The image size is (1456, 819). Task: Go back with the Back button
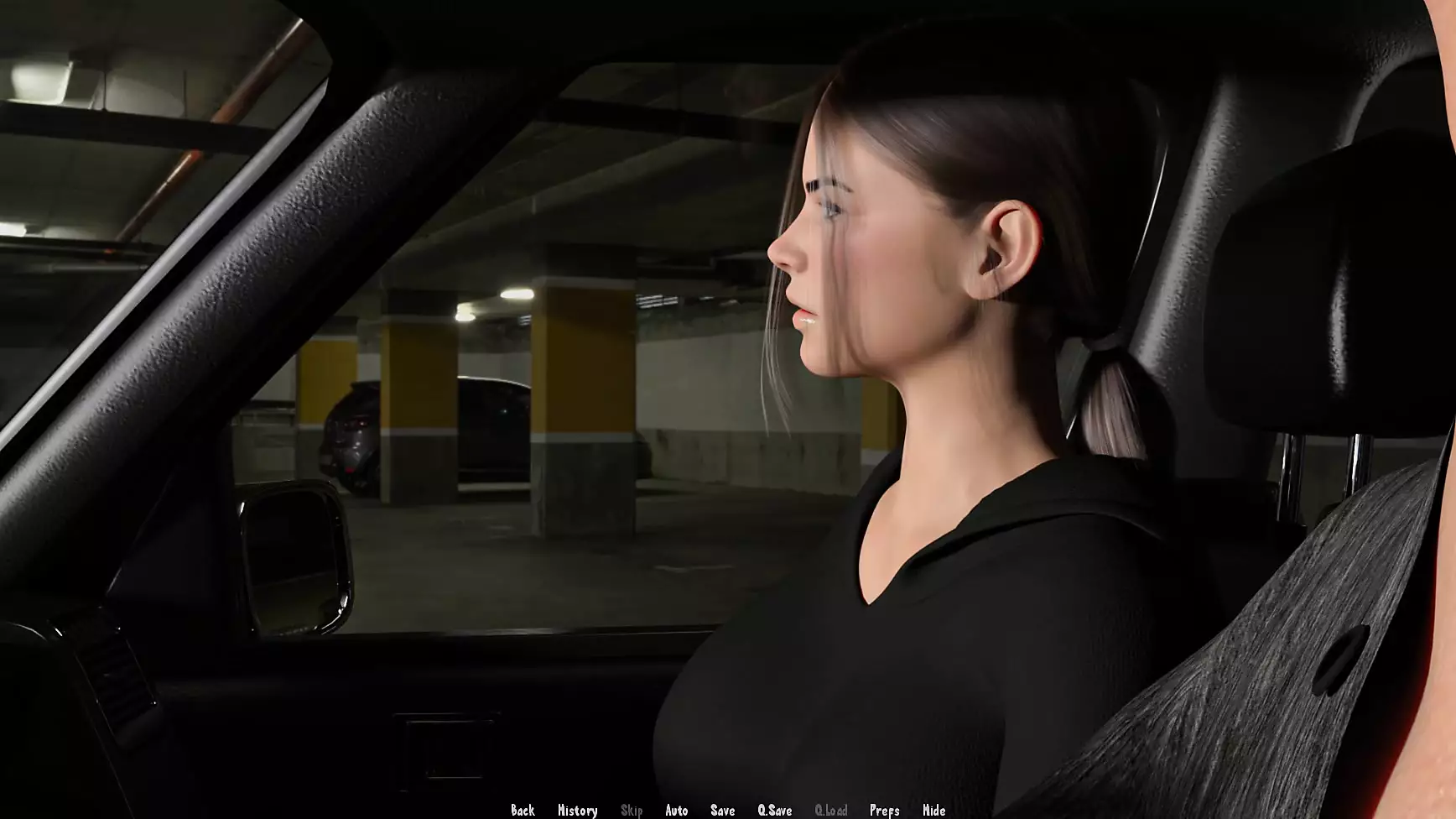[523, 810]
